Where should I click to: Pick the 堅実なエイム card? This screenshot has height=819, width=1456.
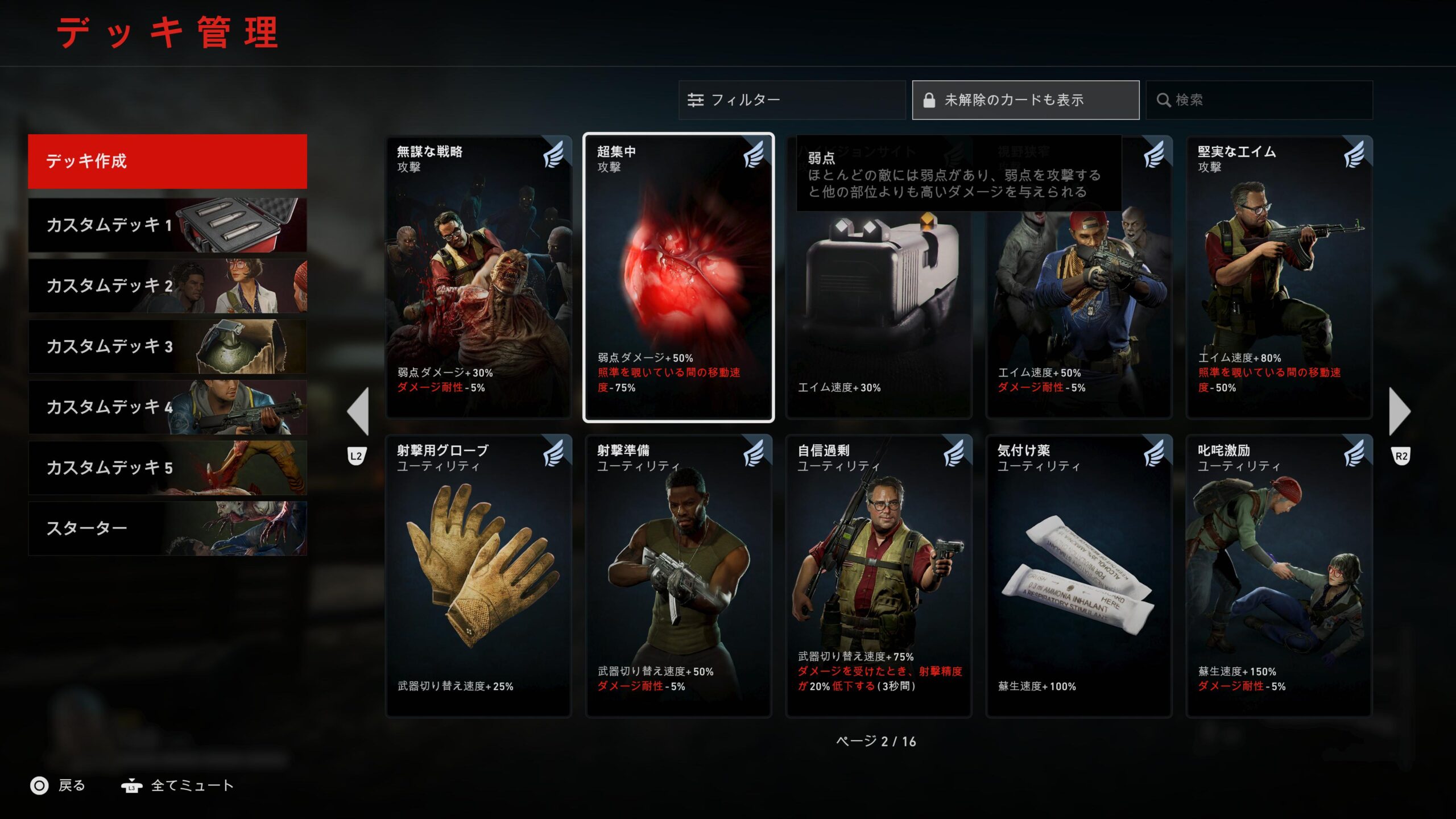click(x=1279, y=278)
